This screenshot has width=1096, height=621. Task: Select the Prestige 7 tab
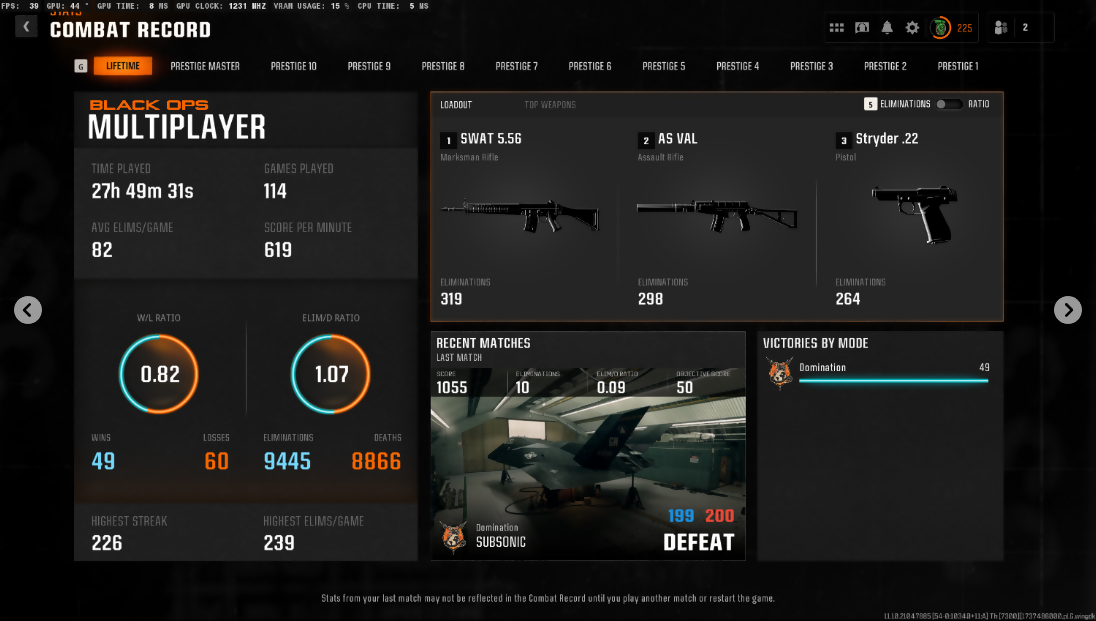click(x=516, y=66)
